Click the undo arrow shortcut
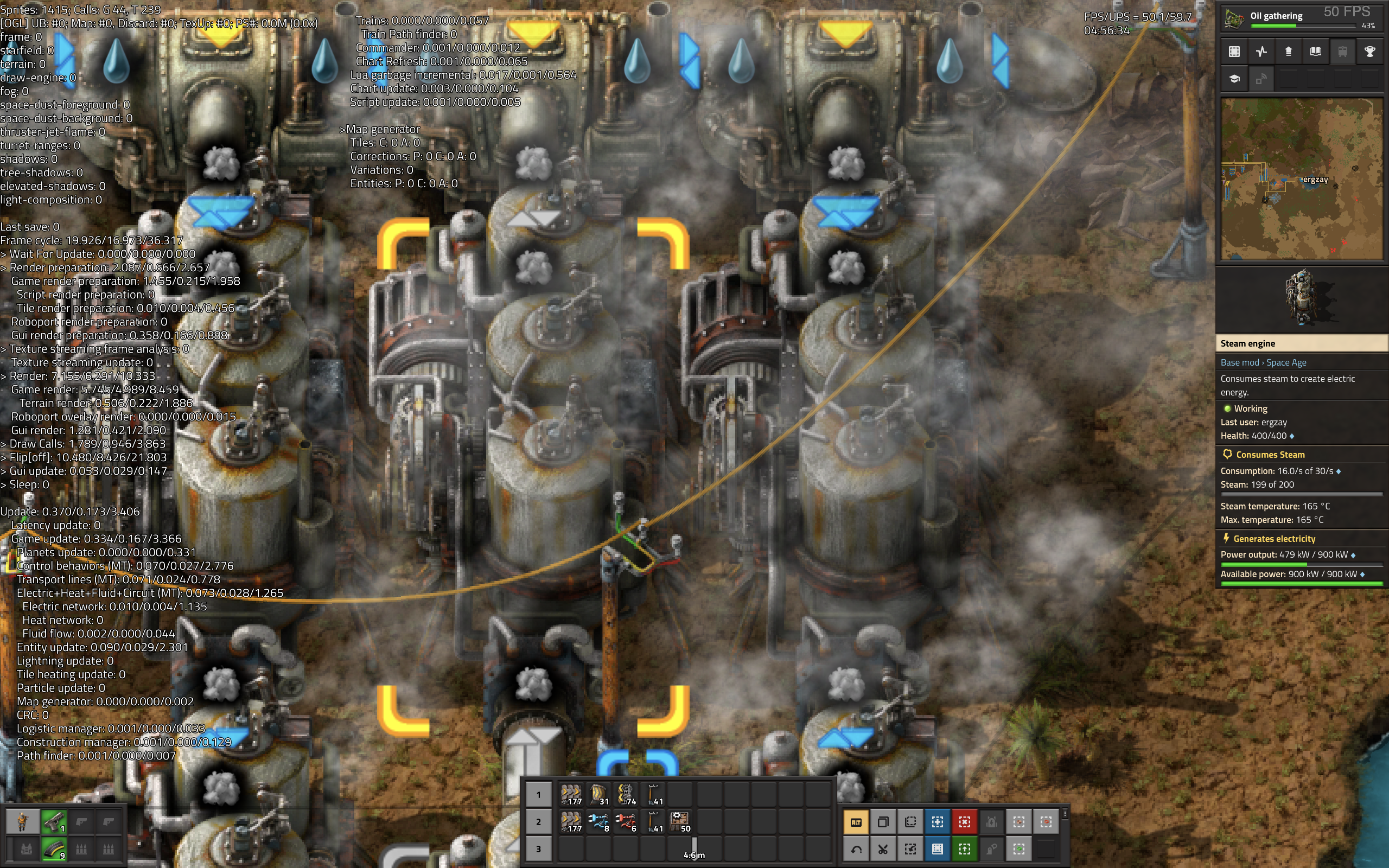1389x868 pixels. [x=855, y=849]
